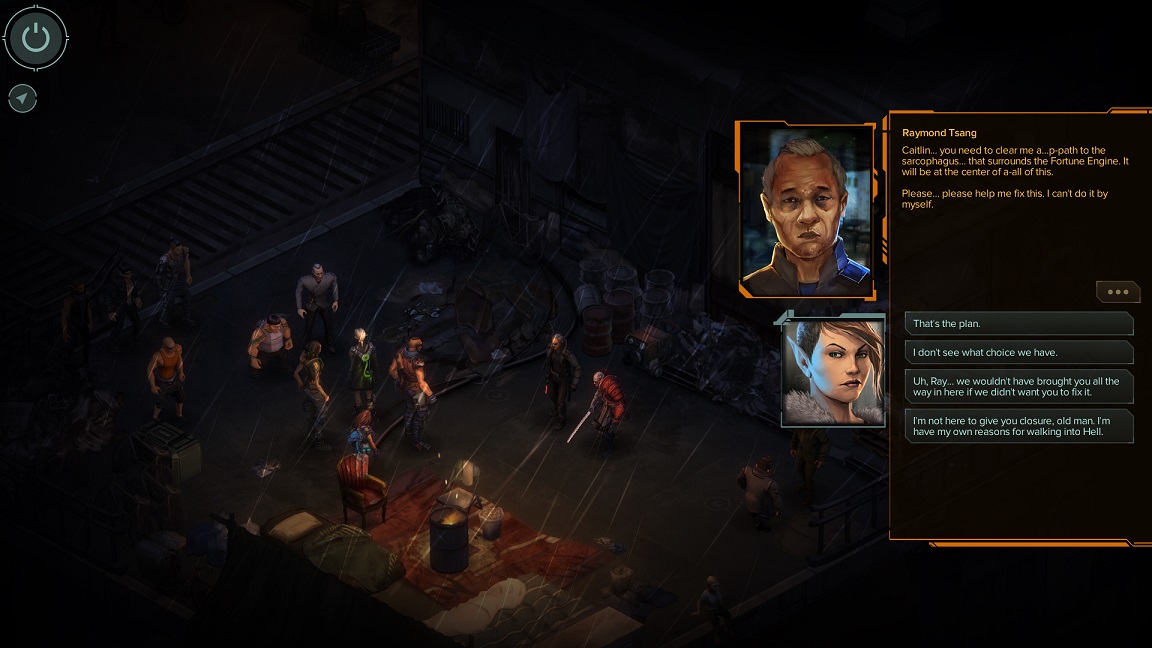Click the navigation arrow icon
The width and height of the screenshot is (1152, 648).
[22, 98]
